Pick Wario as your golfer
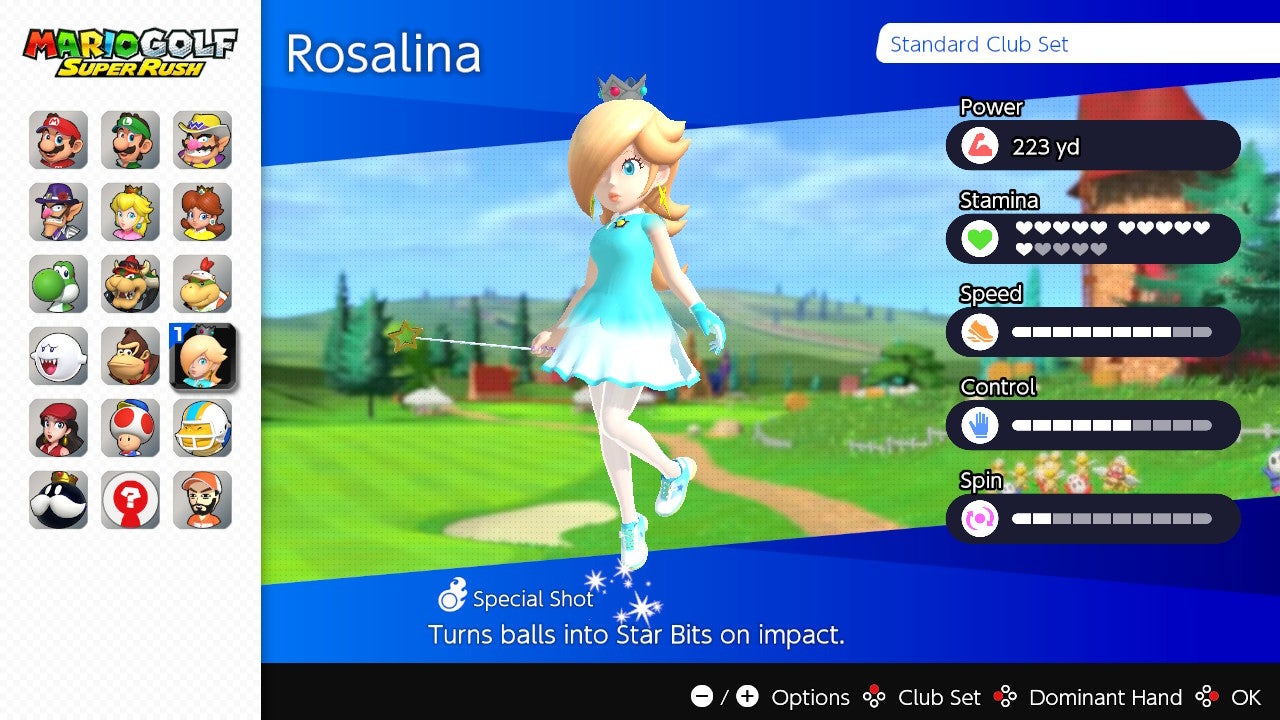The height and width of the screenshot is (720, 1280). coord(202,140)
